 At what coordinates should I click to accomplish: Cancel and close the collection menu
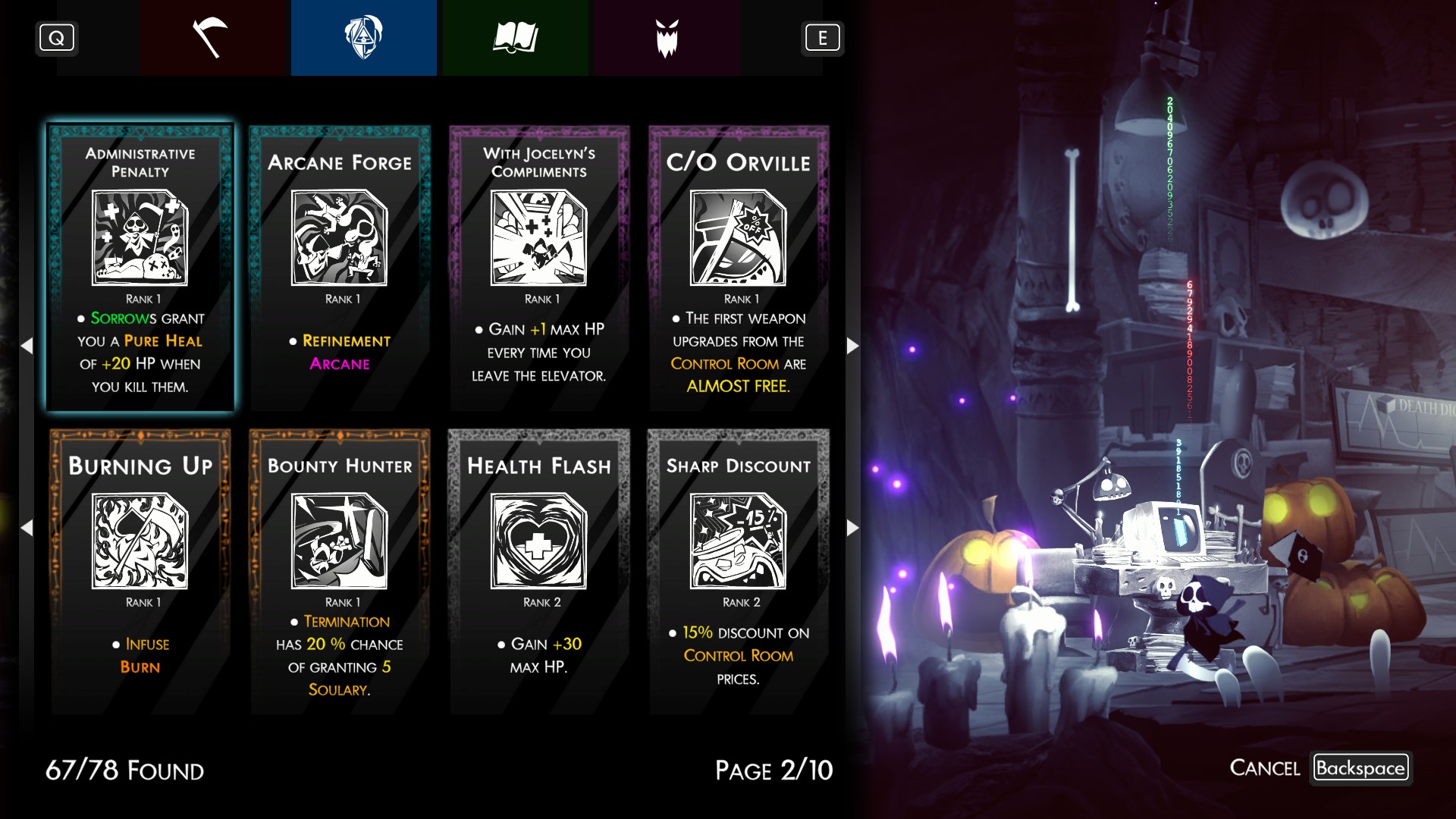click(1360, 768)
